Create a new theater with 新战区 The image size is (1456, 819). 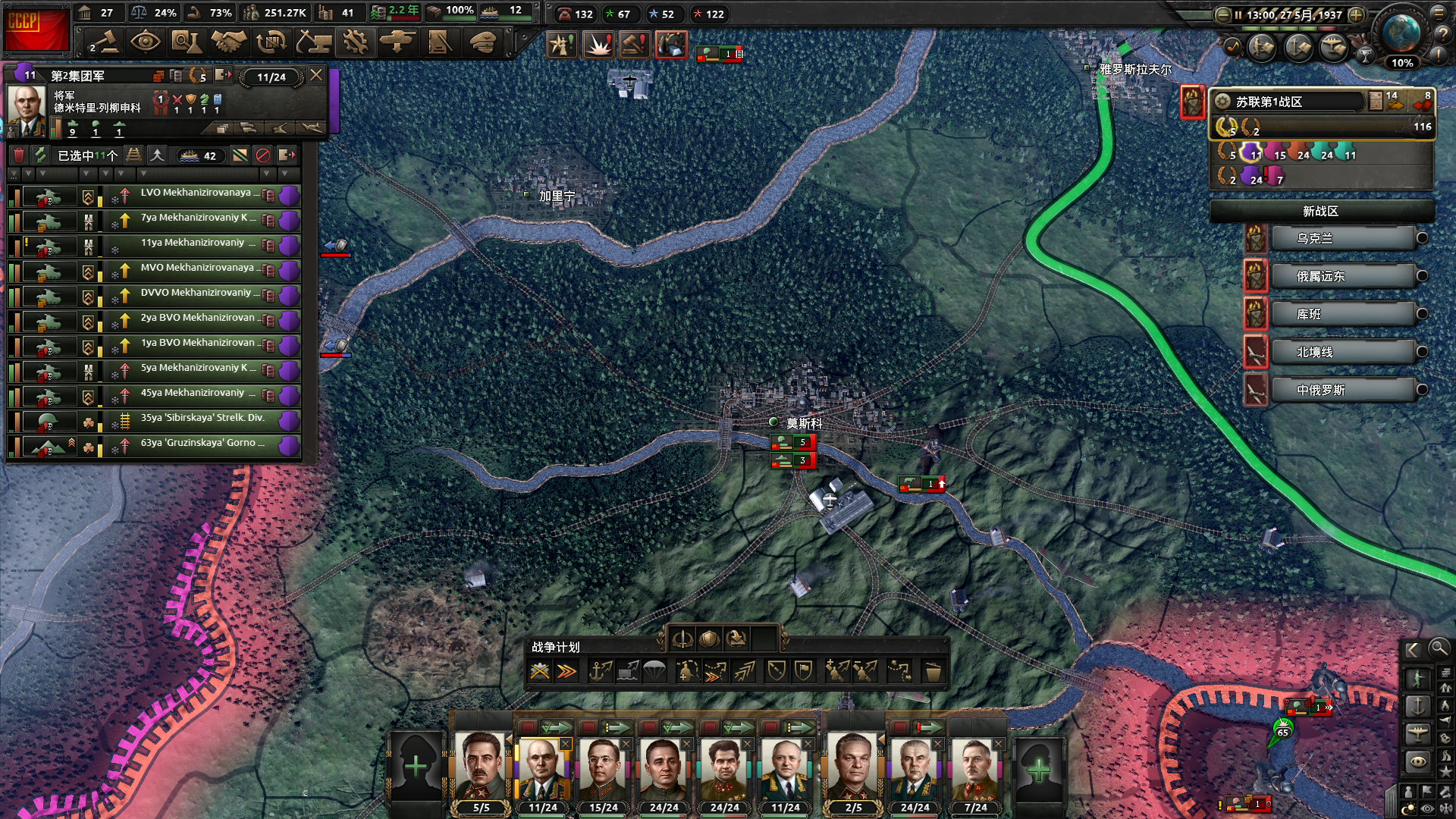coord(1321,212)
